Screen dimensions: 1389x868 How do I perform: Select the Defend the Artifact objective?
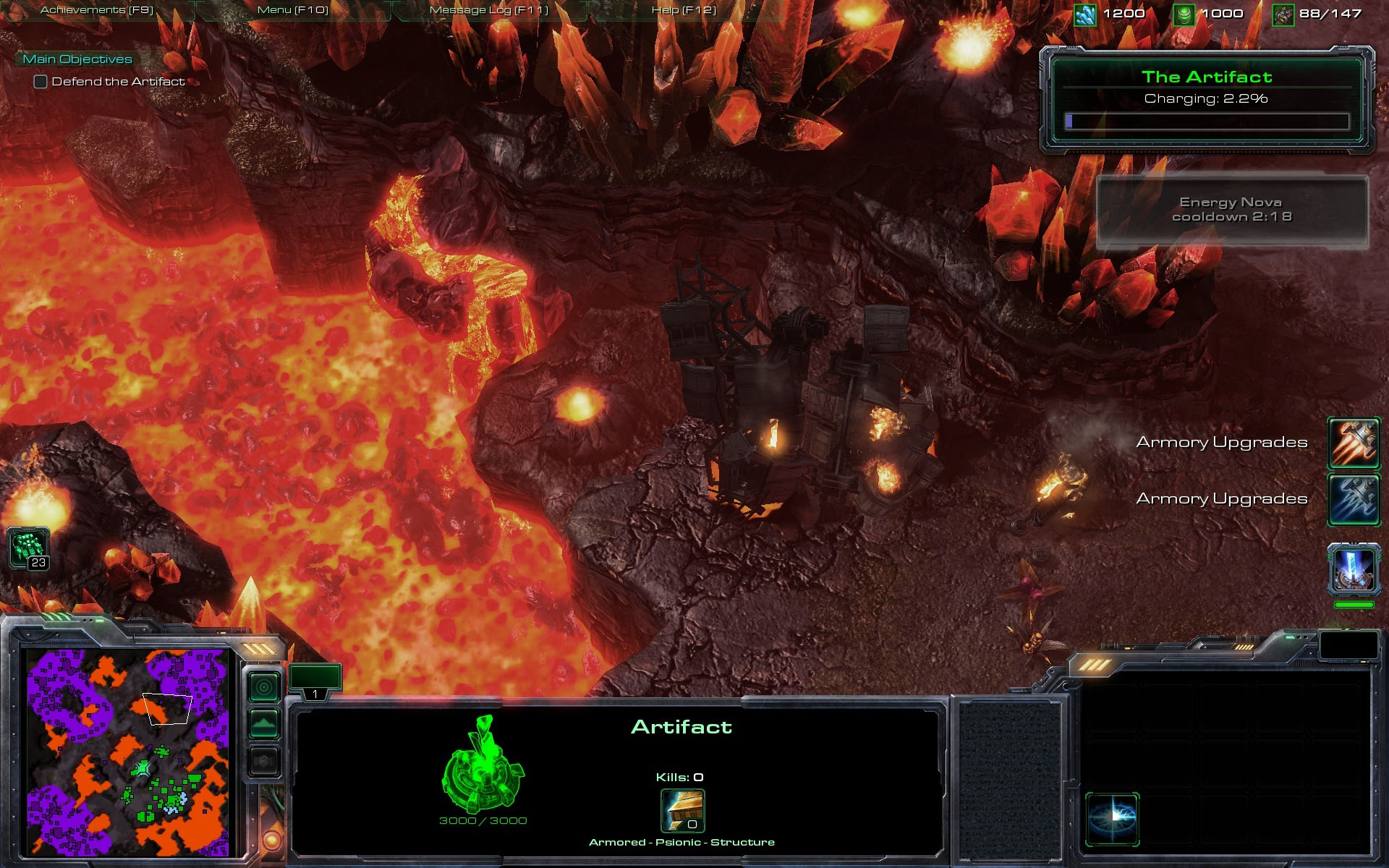(118, 82)
